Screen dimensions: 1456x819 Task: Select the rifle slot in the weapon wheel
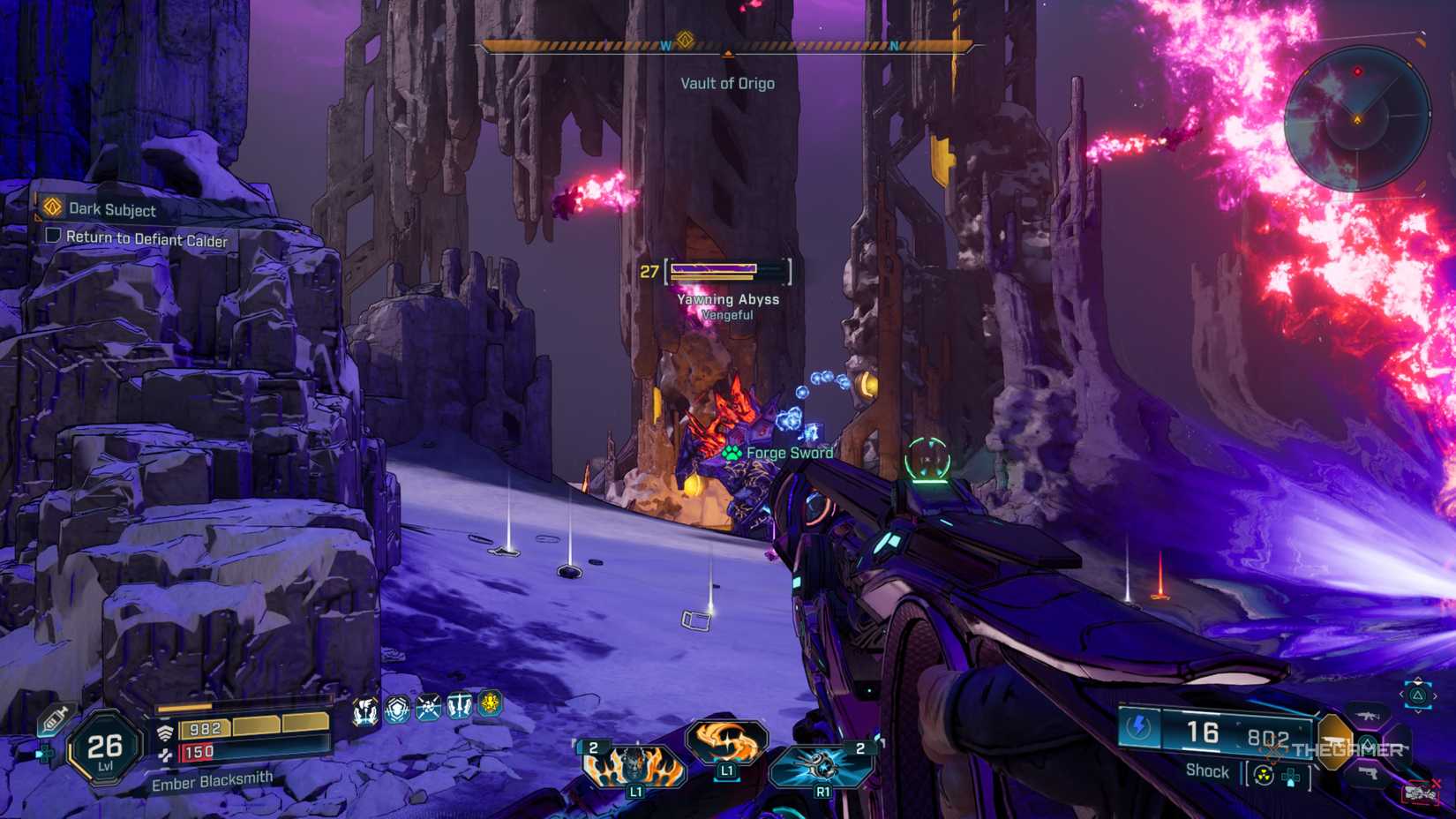(x=1367, y=716)
